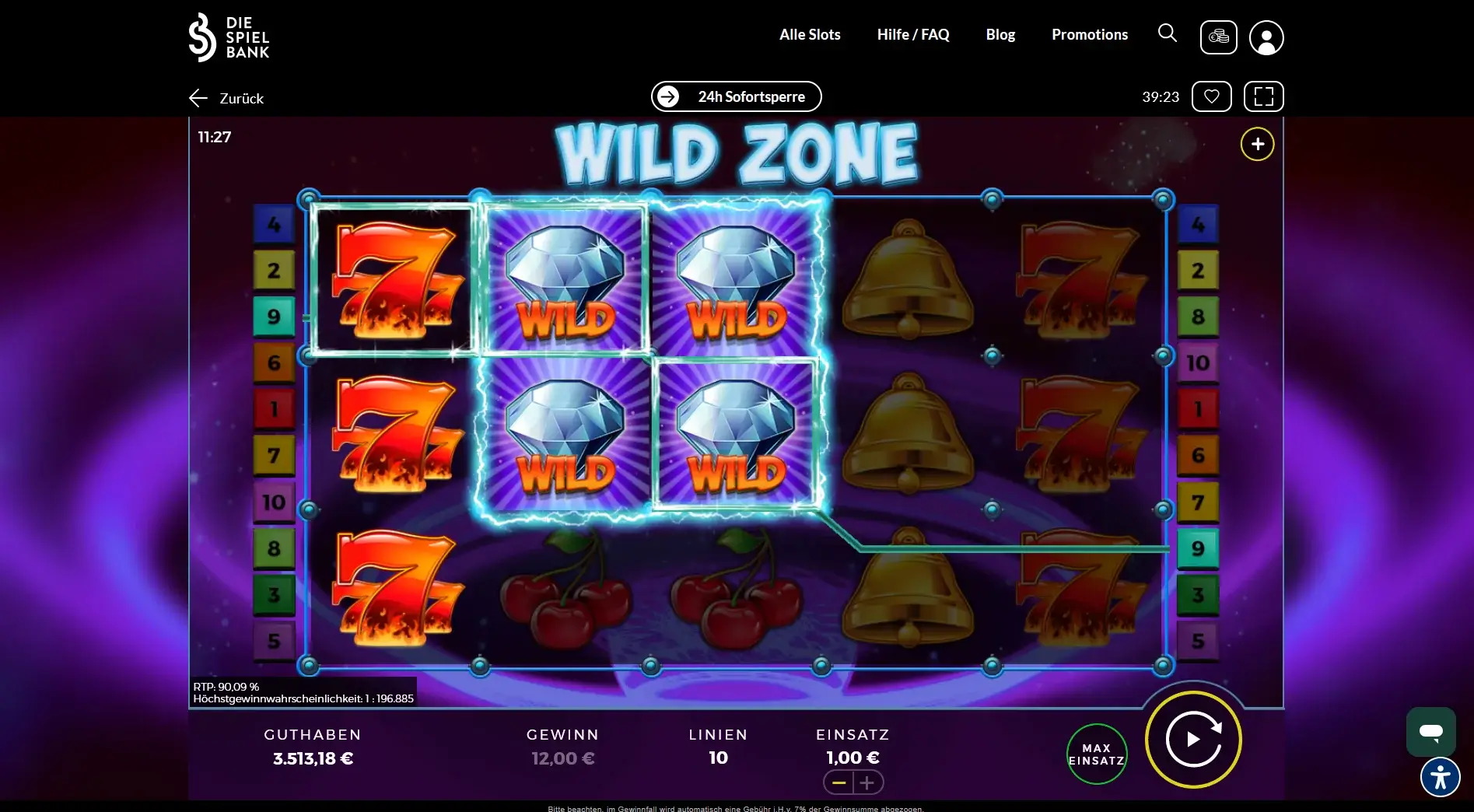The width and height of the screenshot is (1474, 812).
Task: Decrease the Einsatz with the minus stepper
Action: pyautogui.click(x=838, y=782)
